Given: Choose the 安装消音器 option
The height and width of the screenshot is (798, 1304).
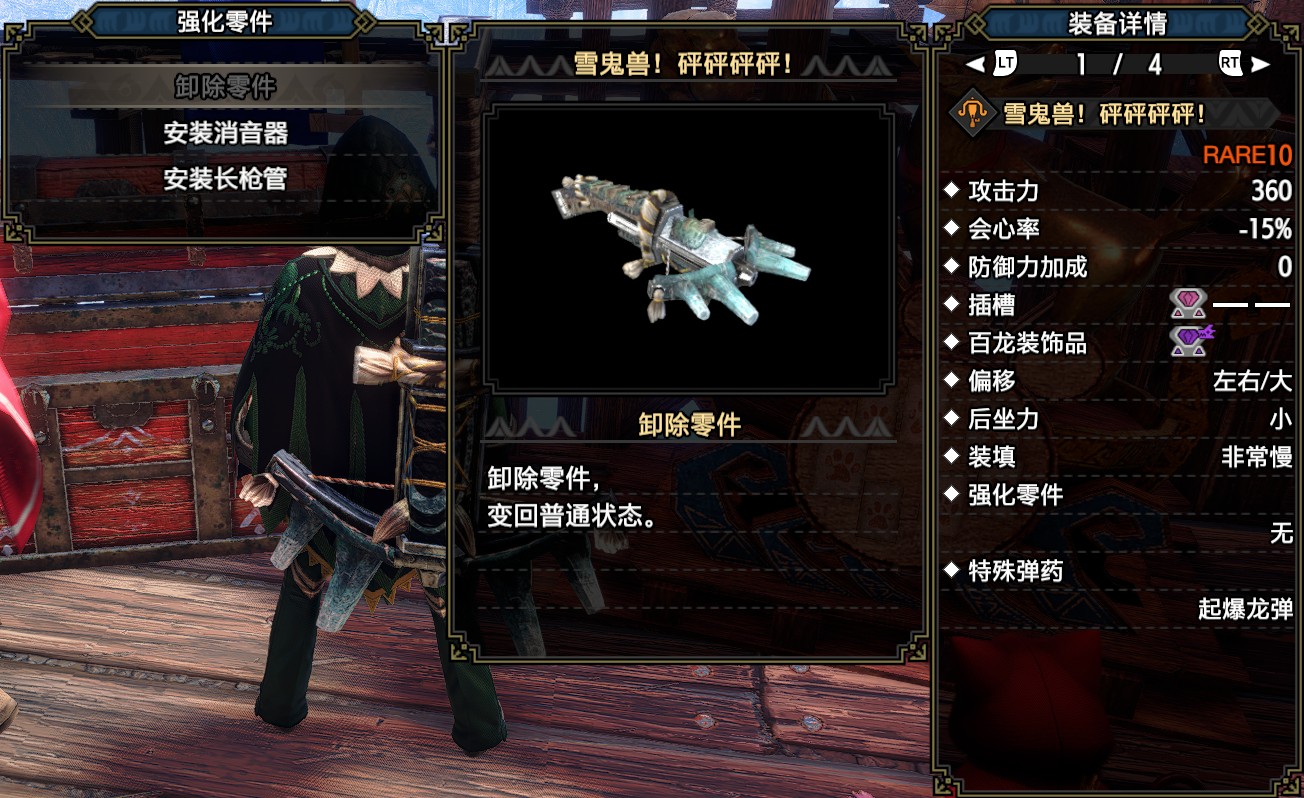Looking at the screenshot, I should pos(225,133).
